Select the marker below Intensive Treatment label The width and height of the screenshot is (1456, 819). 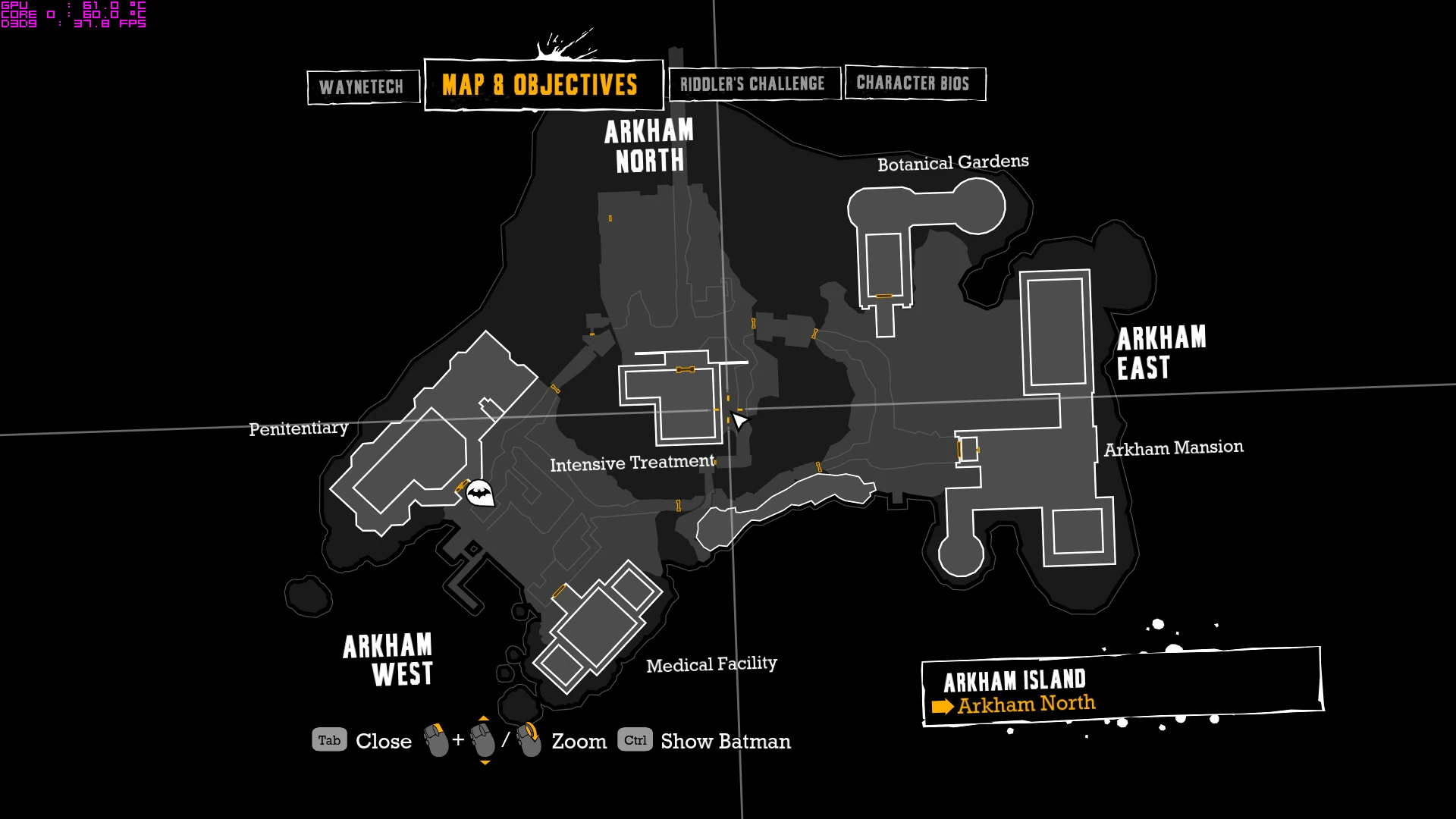point(677,506)
